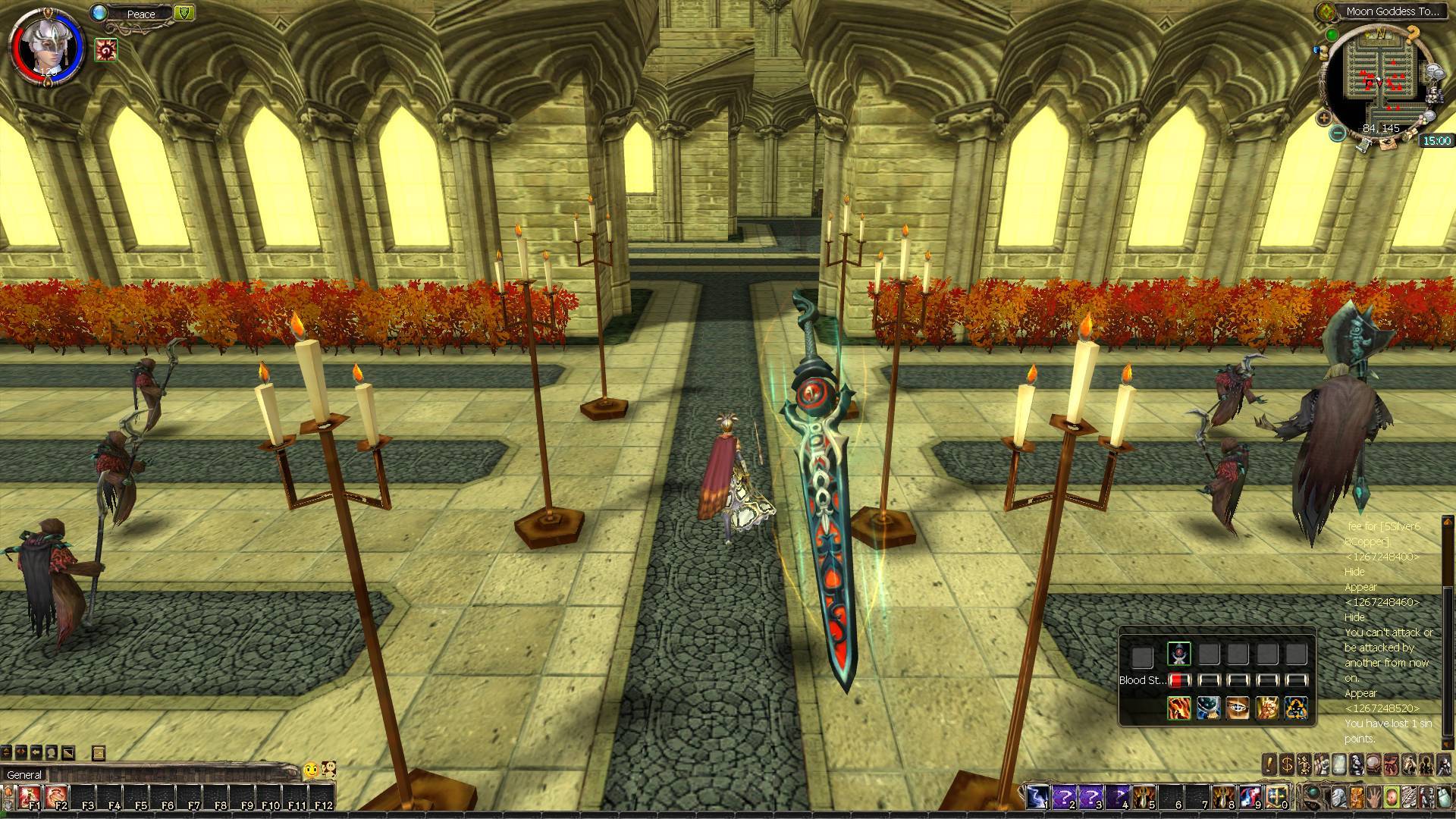Screen dimensions: 1456x819
Task: Click the red swirl buff icon
Action: pos(106,50)
